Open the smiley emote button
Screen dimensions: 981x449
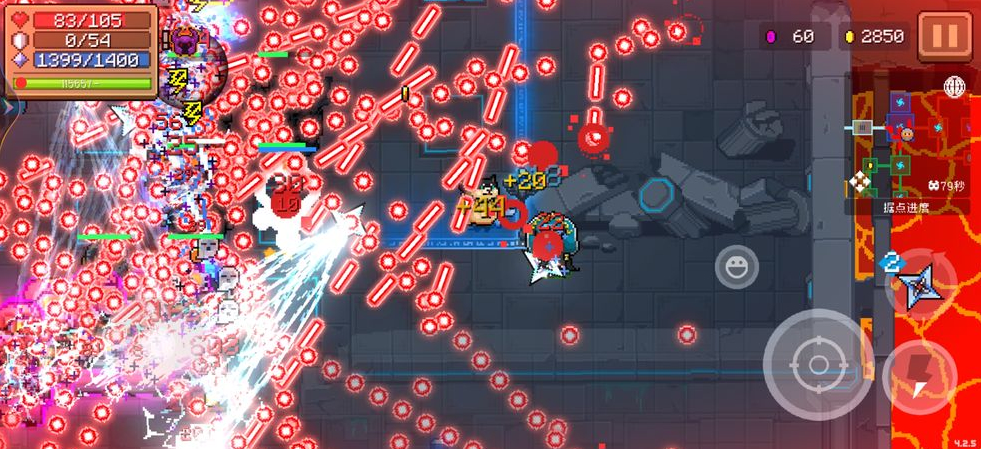[736, 266]
